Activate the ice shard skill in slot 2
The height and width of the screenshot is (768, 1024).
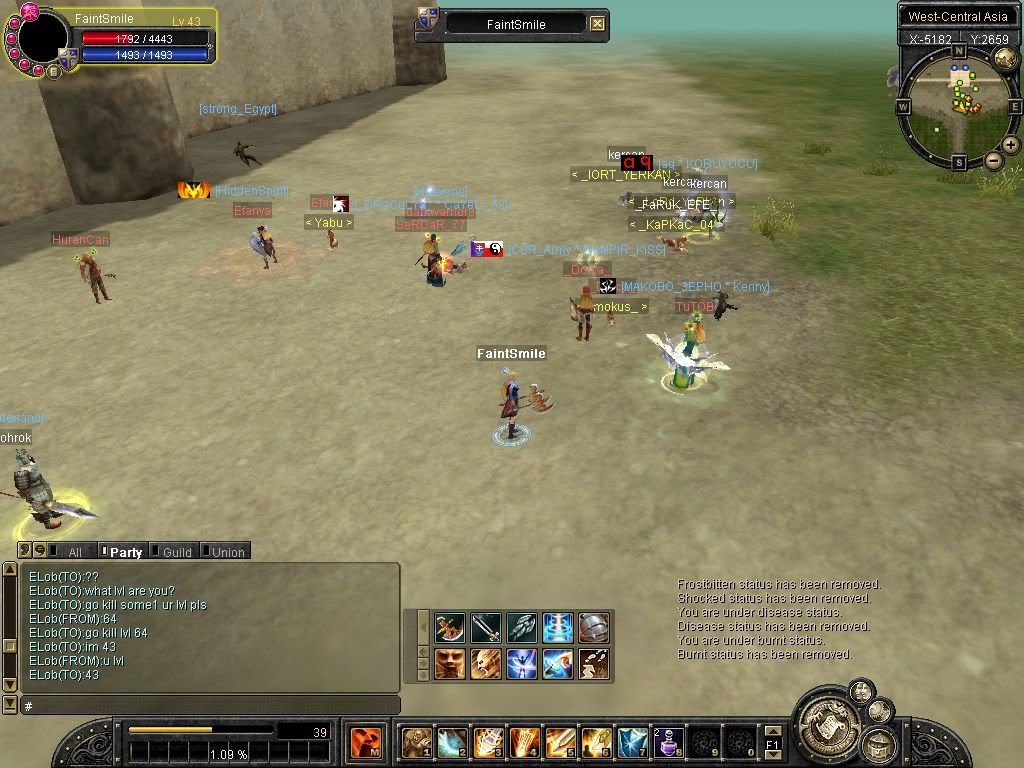(x=452, y=743)
